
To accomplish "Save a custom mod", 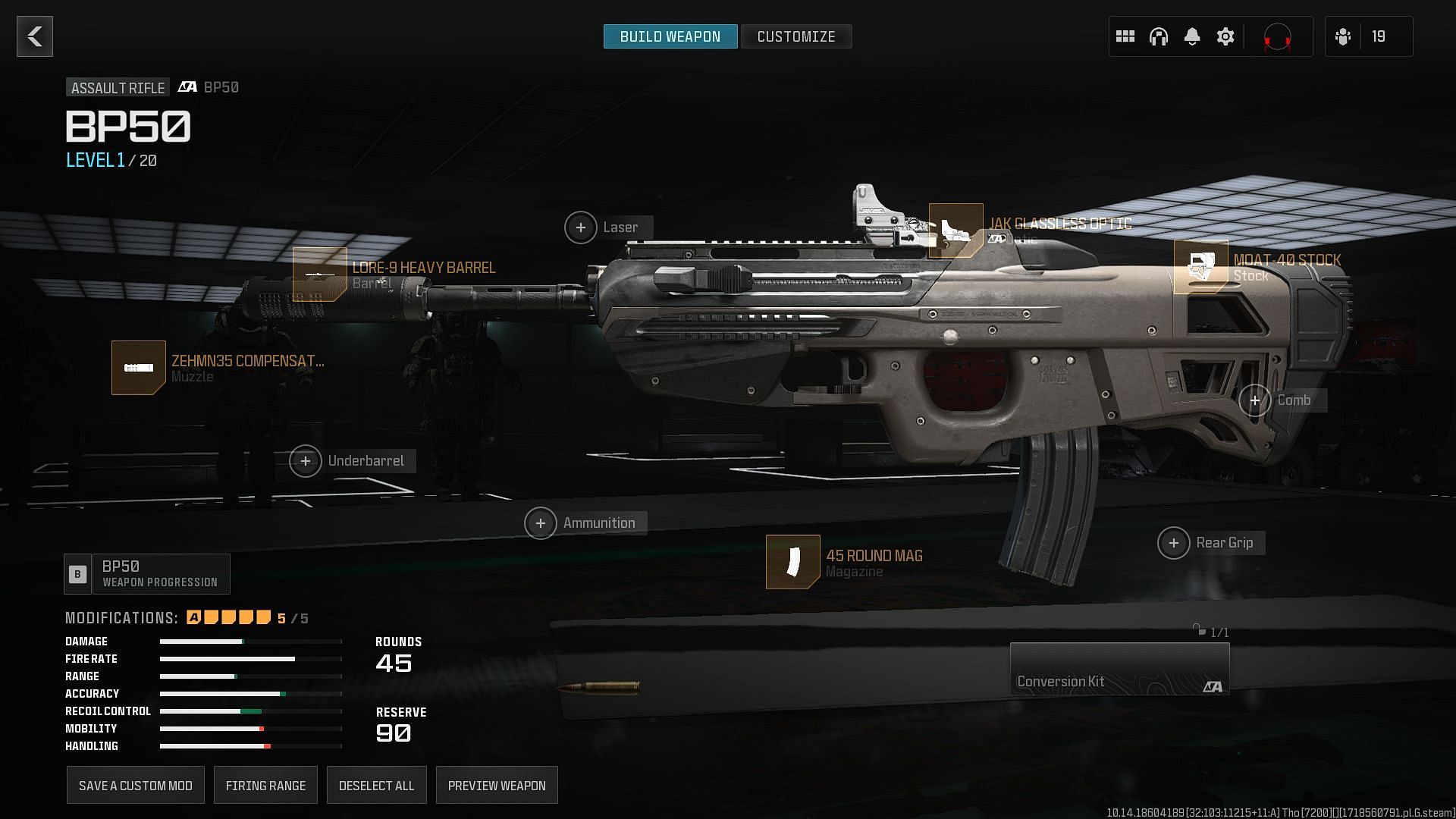I will [x=136, y=786].
